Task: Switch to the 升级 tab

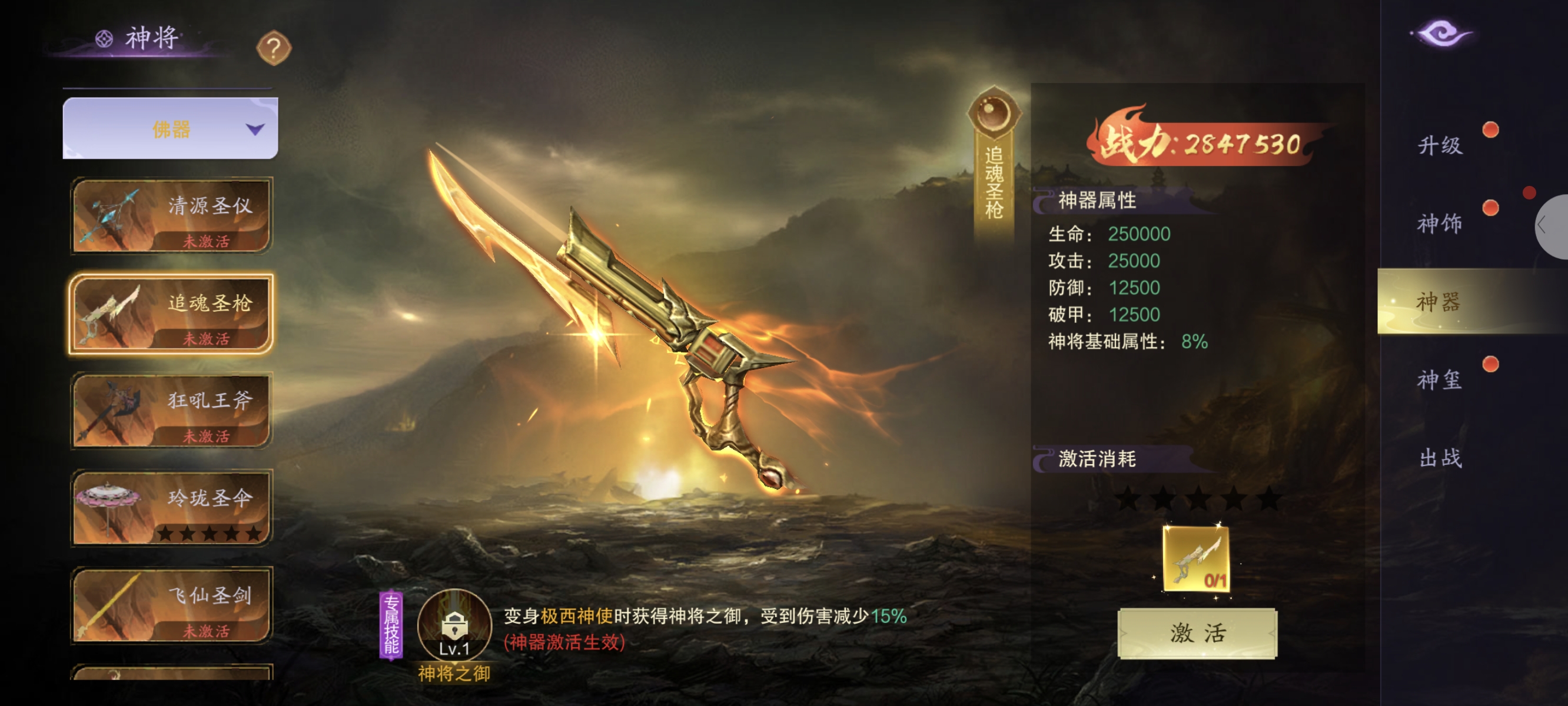Action: (1440, 145)
